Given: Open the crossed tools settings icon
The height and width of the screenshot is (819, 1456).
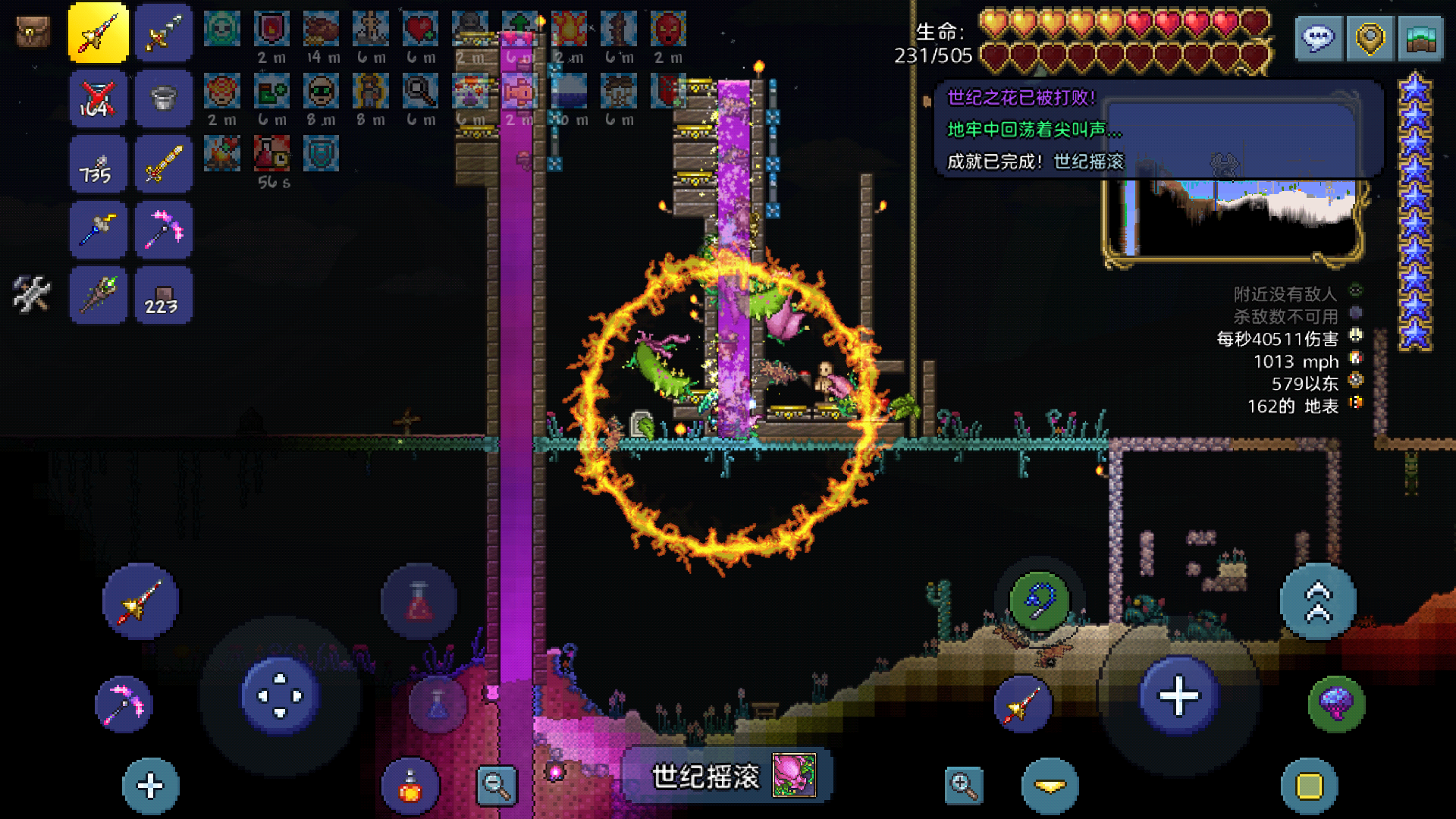Looking at the screenshot, I should pyautogui.click(x=33, y=294).
